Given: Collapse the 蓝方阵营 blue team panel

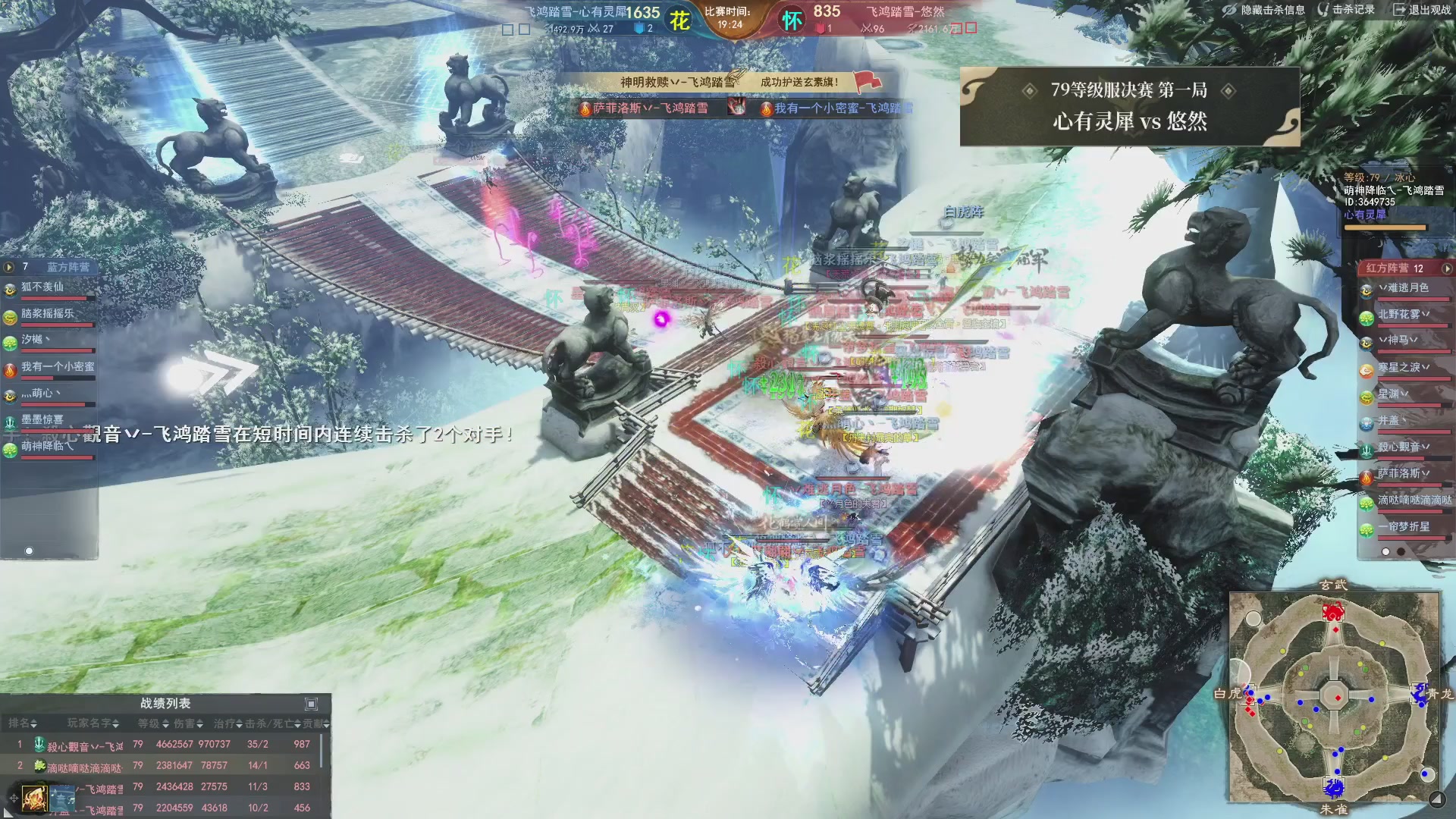Looking at the screenshot, I should click(x=9, y=267).
